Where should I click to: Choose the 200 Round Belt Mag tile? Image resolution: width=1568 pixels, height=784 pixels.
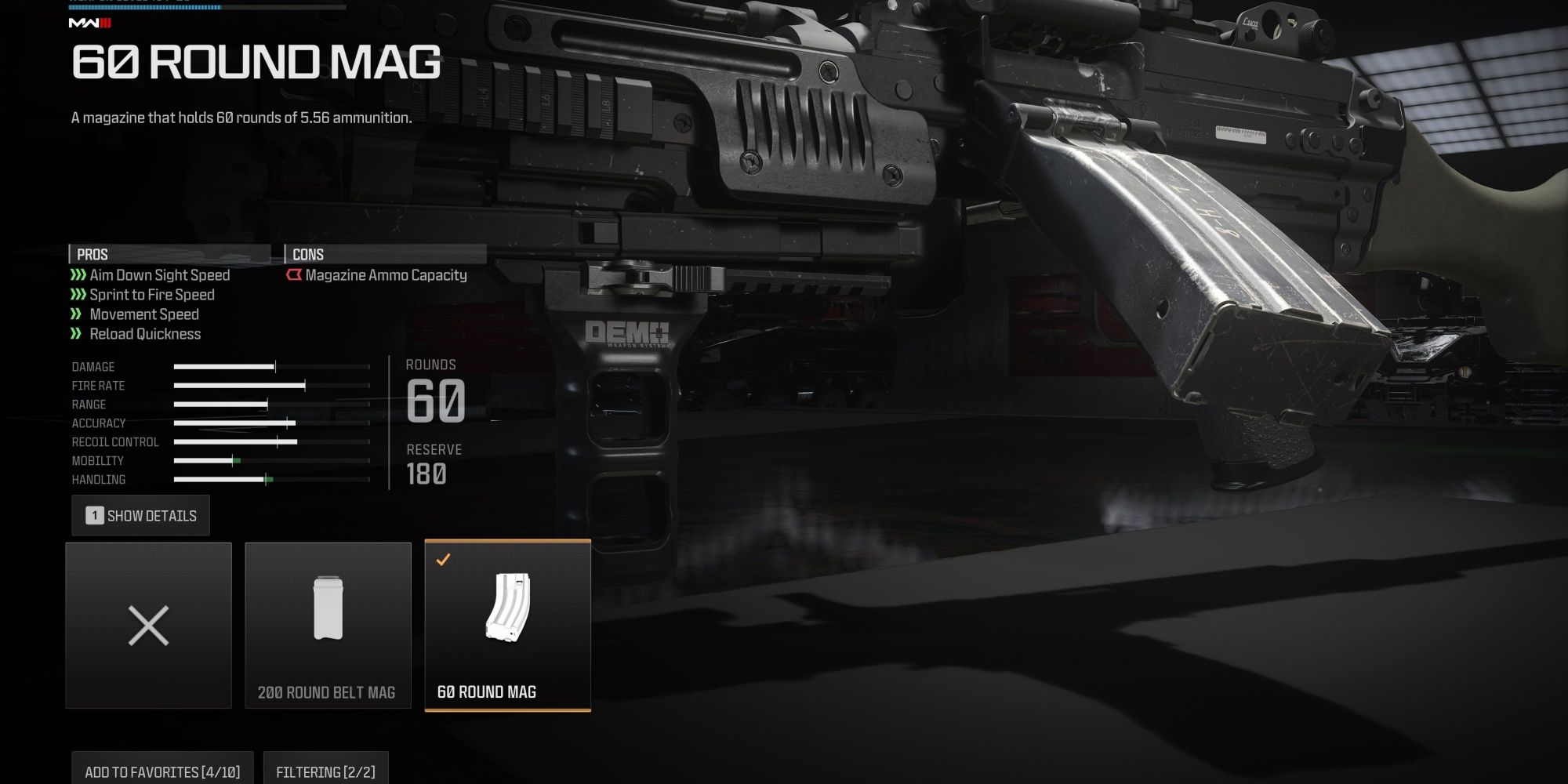[x=328, y=626]
